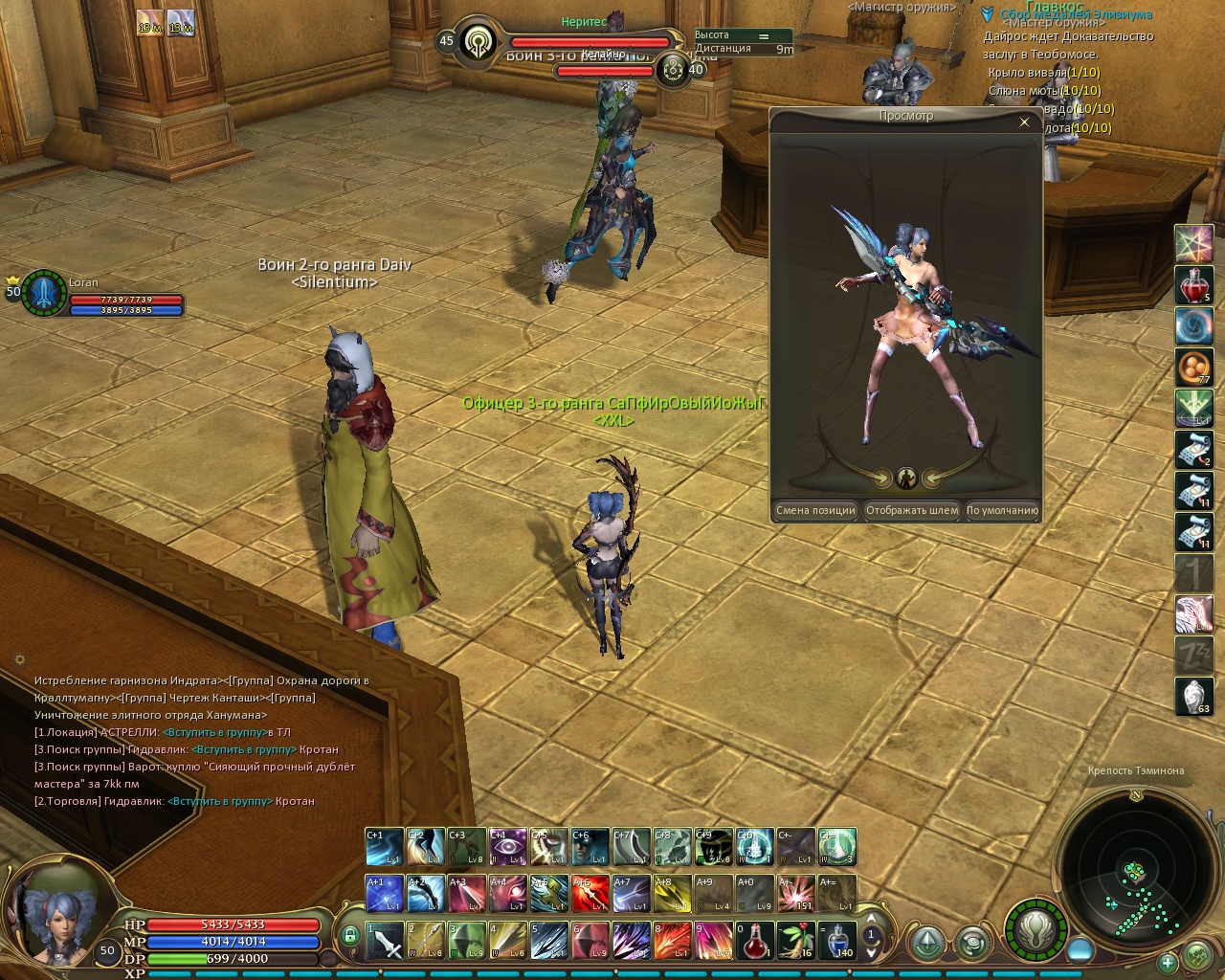The width and height of the screenshot is (1225, 980).
Task: Close the Просмотр preview window
Action: [1024, 122]
